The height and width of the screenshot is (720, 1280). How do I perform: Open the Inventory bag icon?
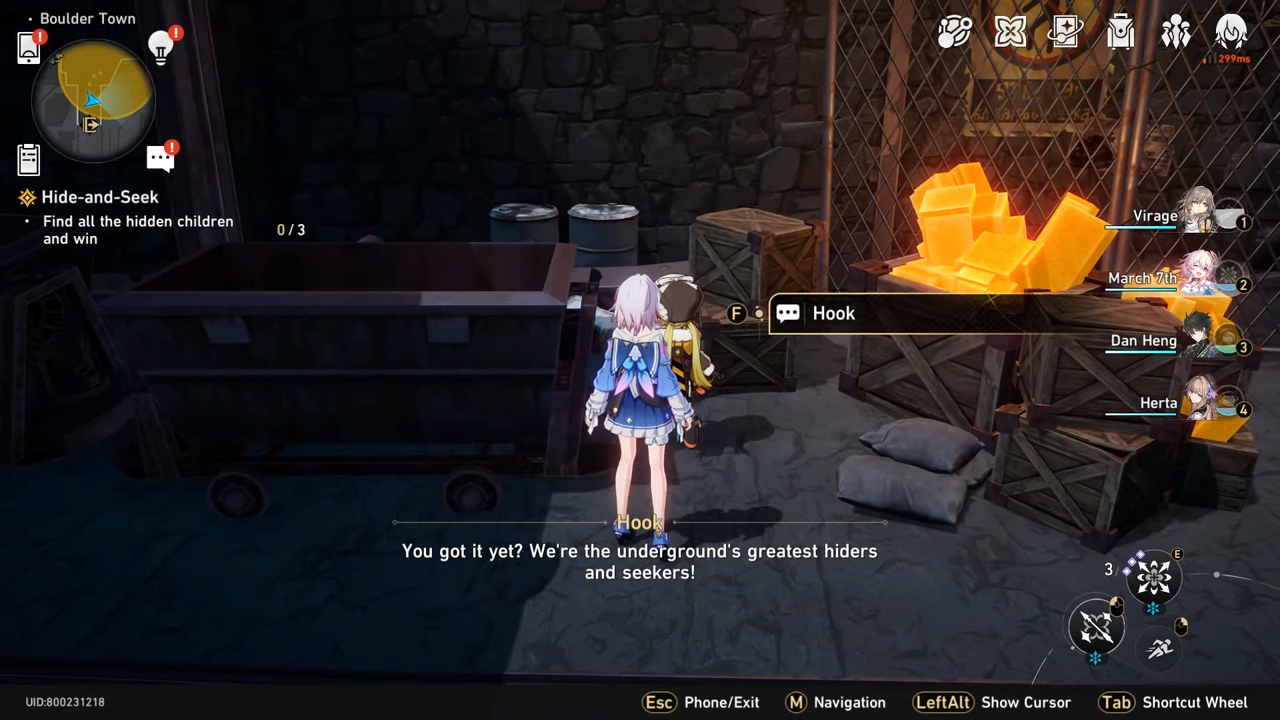1120,32
